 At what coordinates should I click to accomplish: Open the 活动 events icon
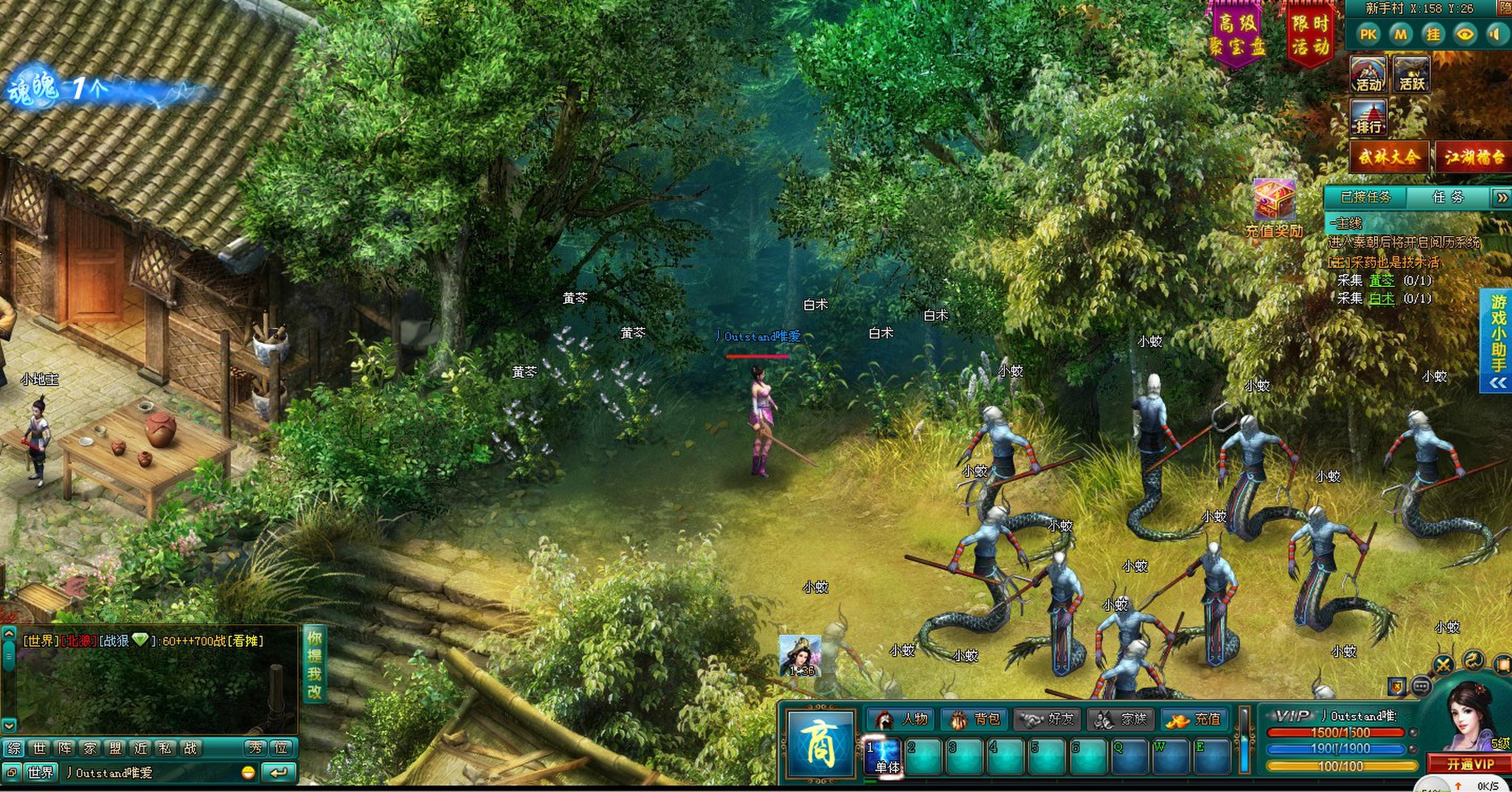click(1369, 74)
